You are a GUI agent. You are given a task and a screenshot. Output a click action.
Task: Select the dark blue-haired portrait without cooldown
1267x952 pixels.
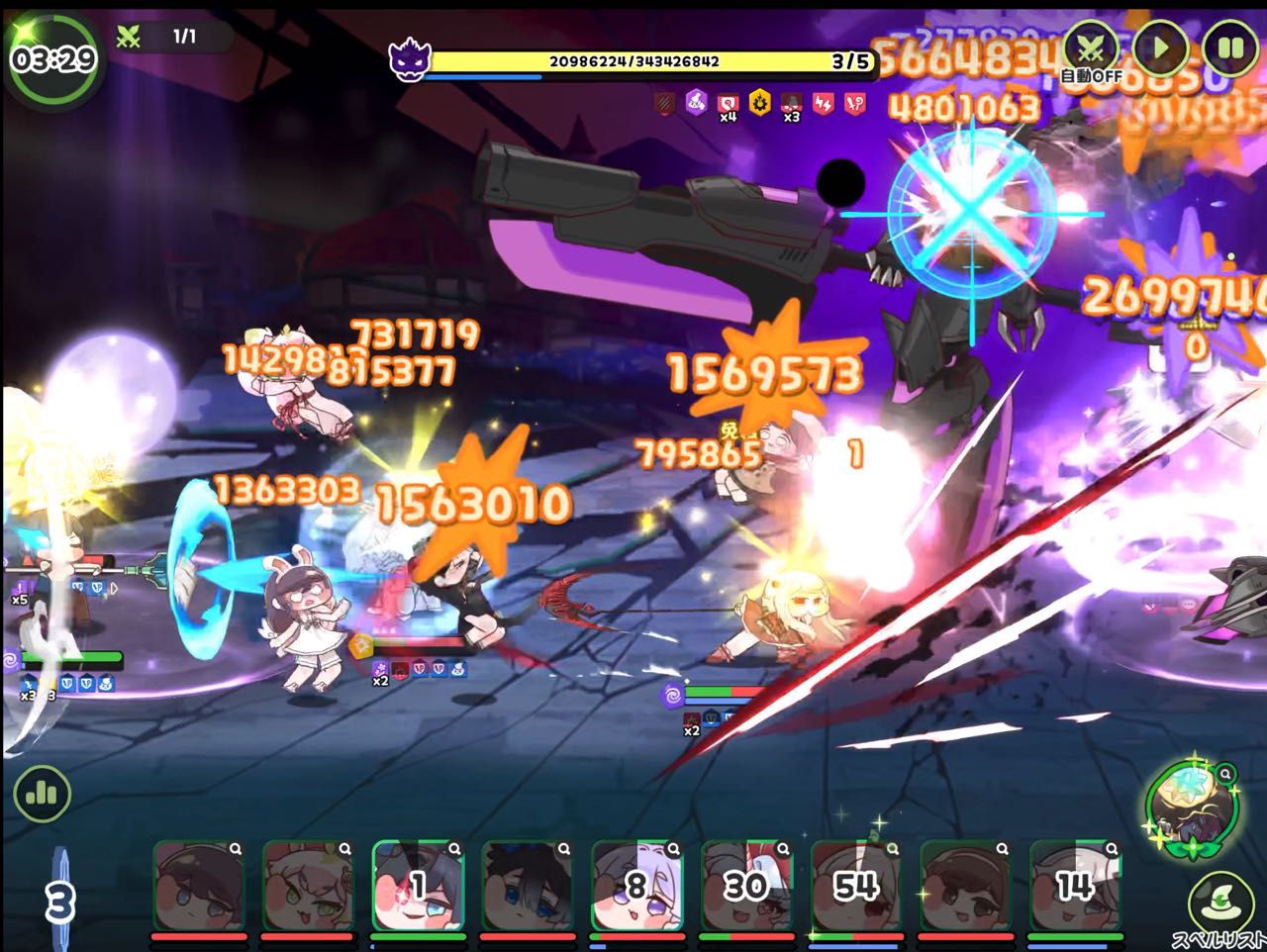527,885
